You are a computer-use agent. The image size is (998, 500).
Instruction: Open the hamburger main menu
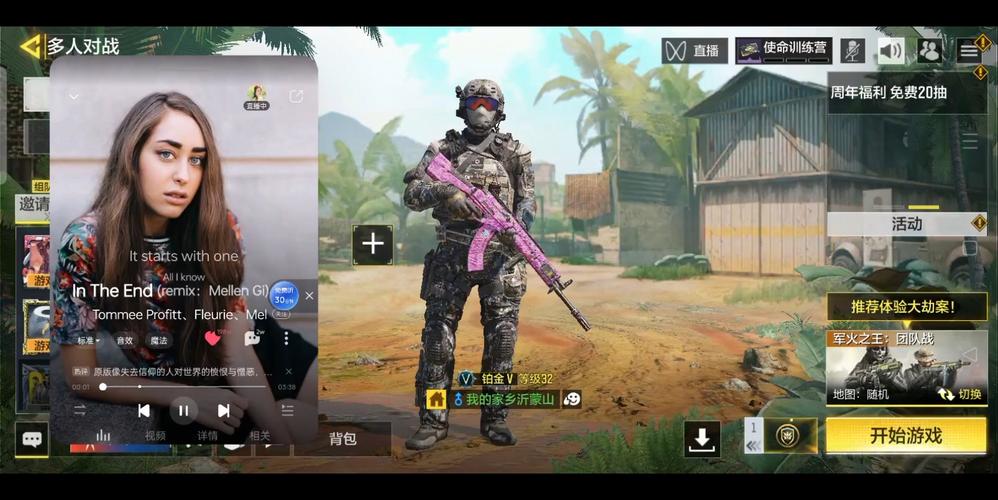tap(968, 50)
